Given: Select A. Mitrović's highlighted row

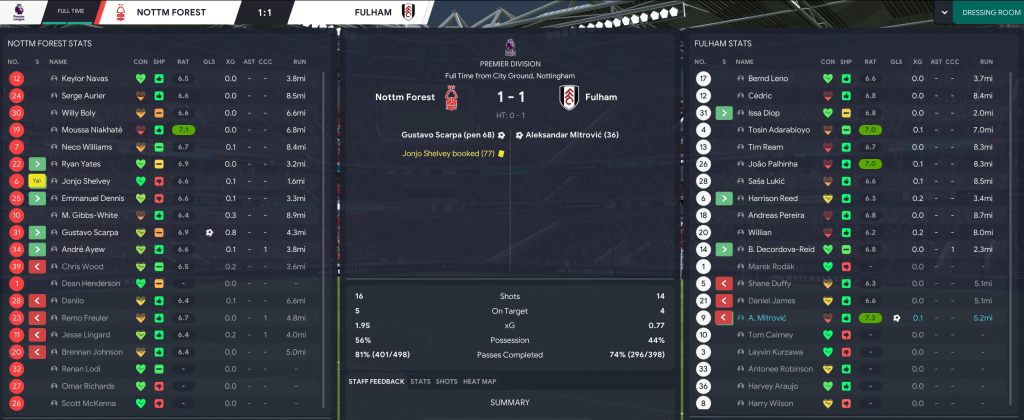Looking at the screenshot, I should (768, 317).
